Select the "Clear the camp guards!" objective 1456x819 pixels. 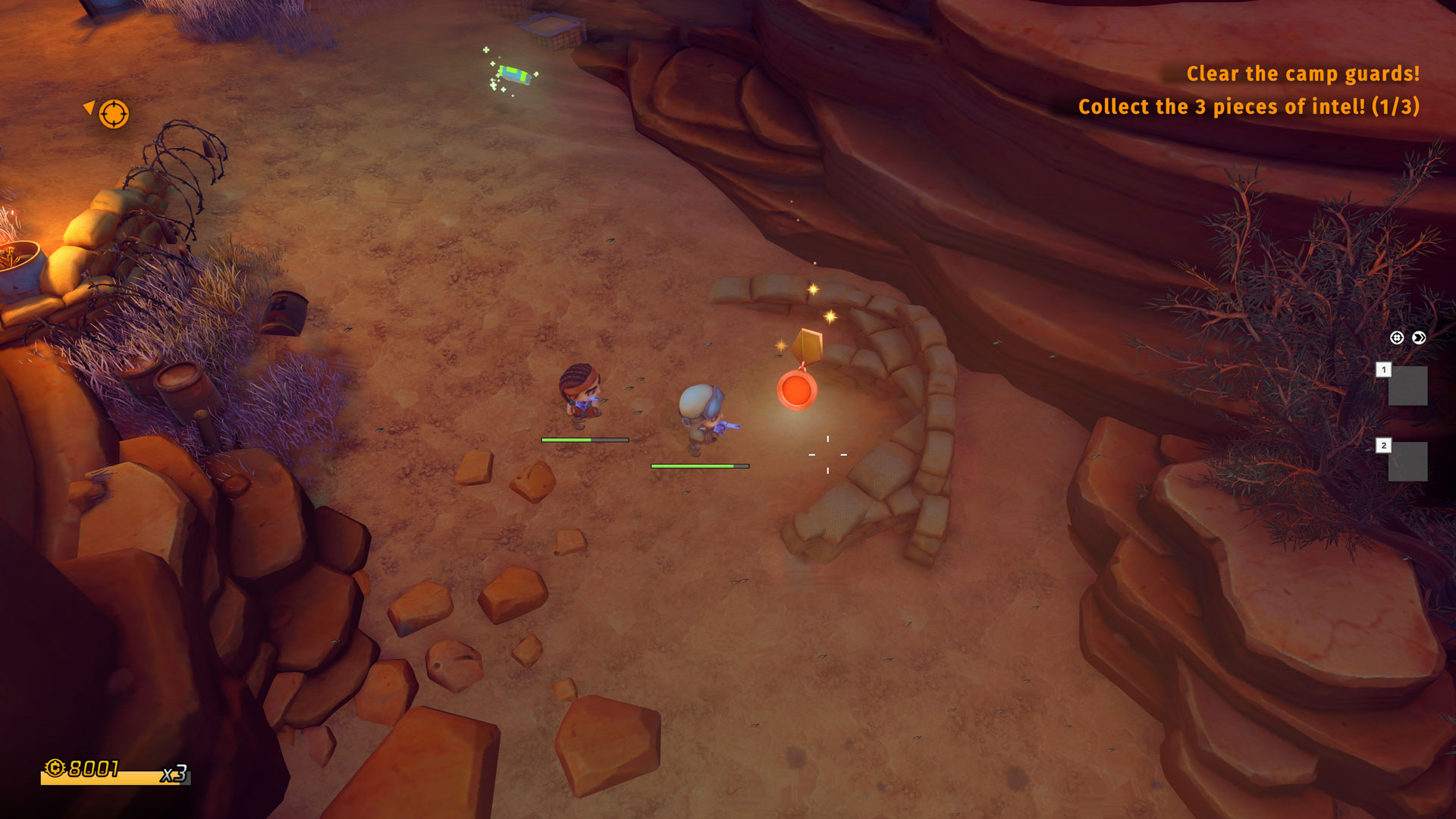click(1302, 74)
